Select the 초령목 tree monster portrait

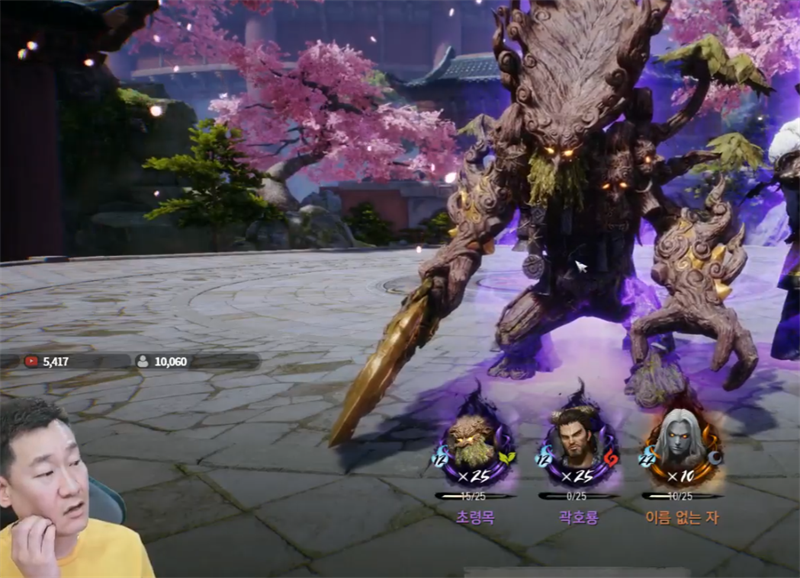[474, 441]
